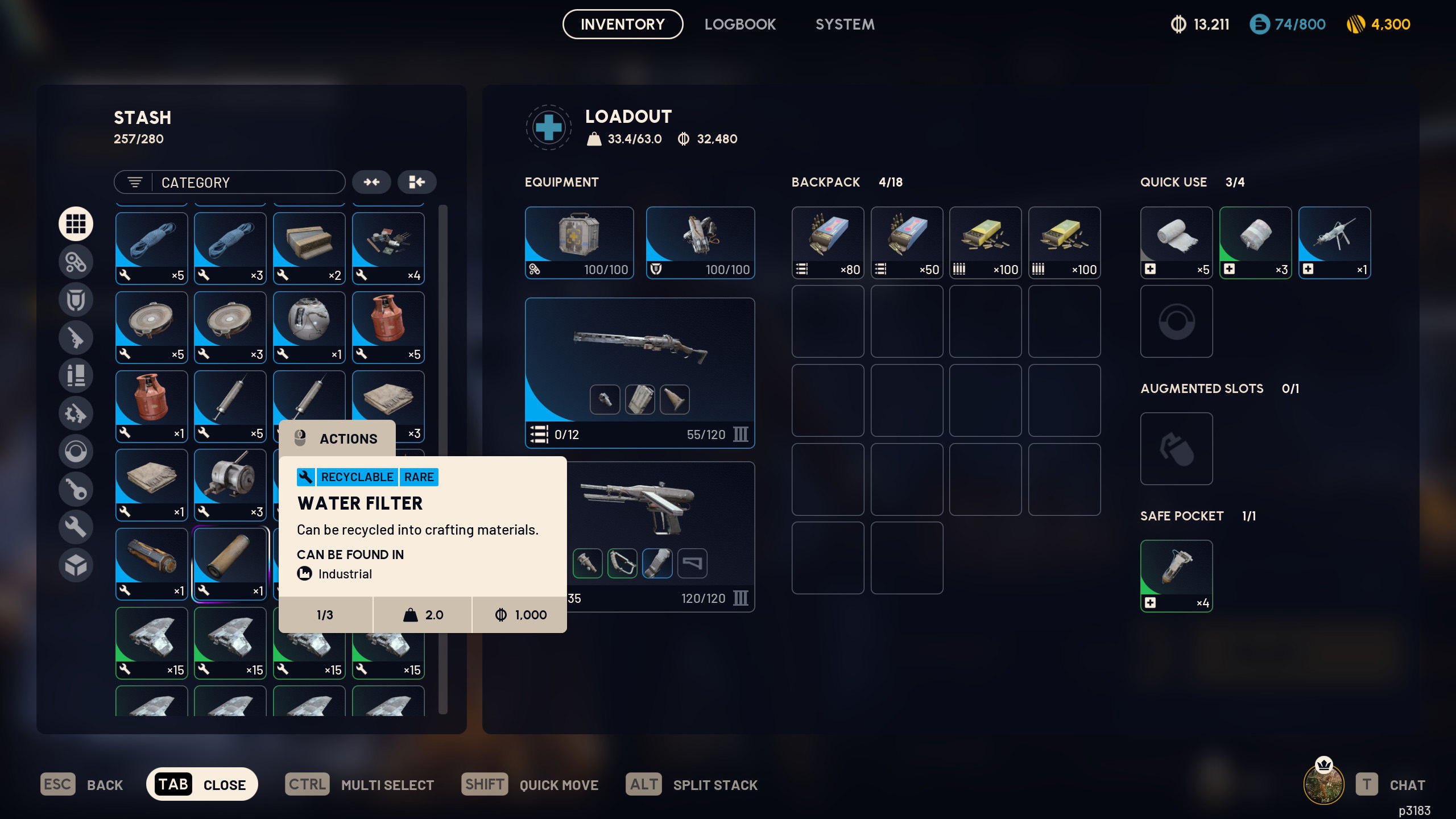
Task: Show all items stash filter
Action: [76, 224]
